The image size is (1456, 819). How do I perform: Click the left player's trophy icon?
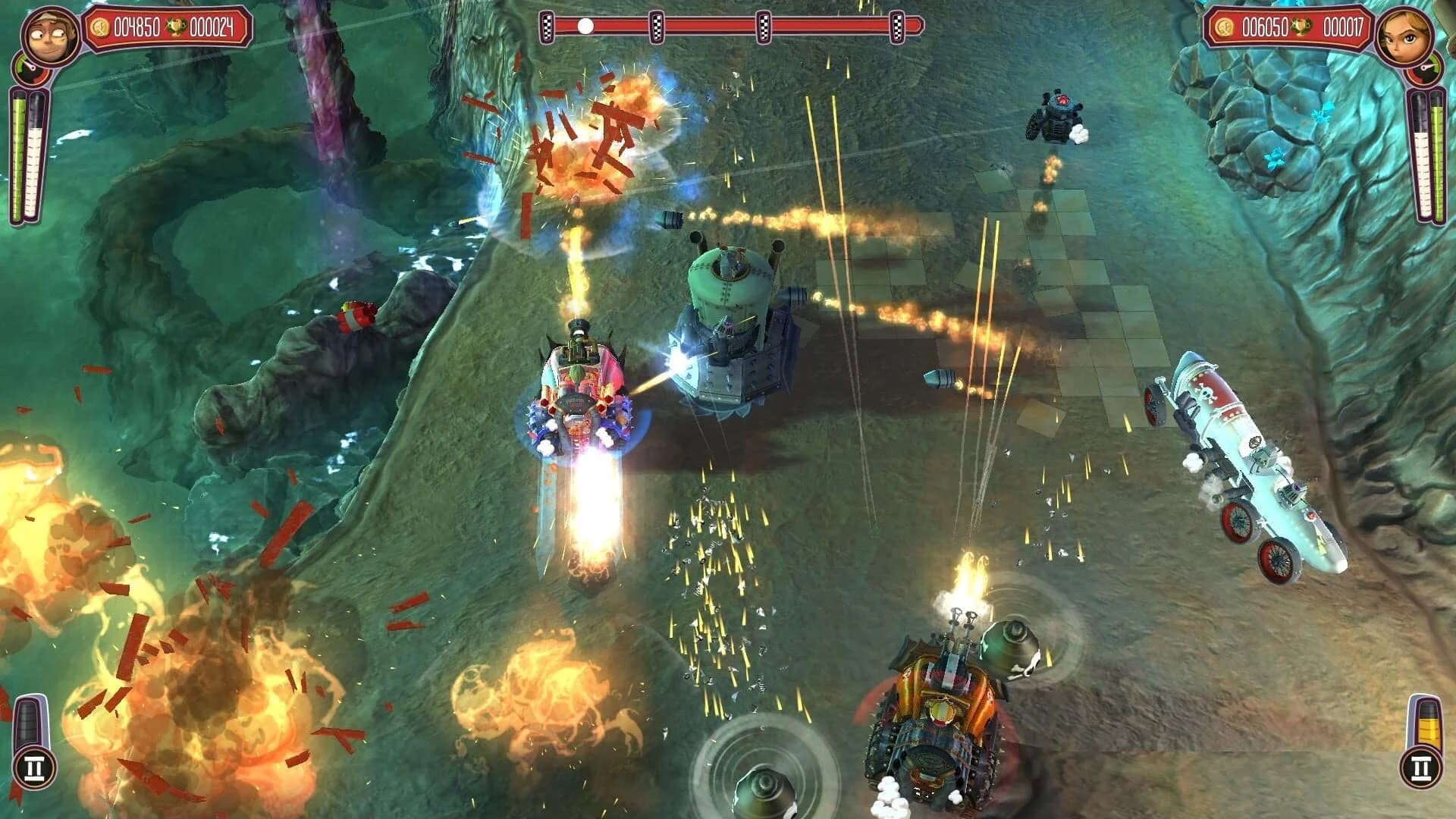(x=177, y=27)
